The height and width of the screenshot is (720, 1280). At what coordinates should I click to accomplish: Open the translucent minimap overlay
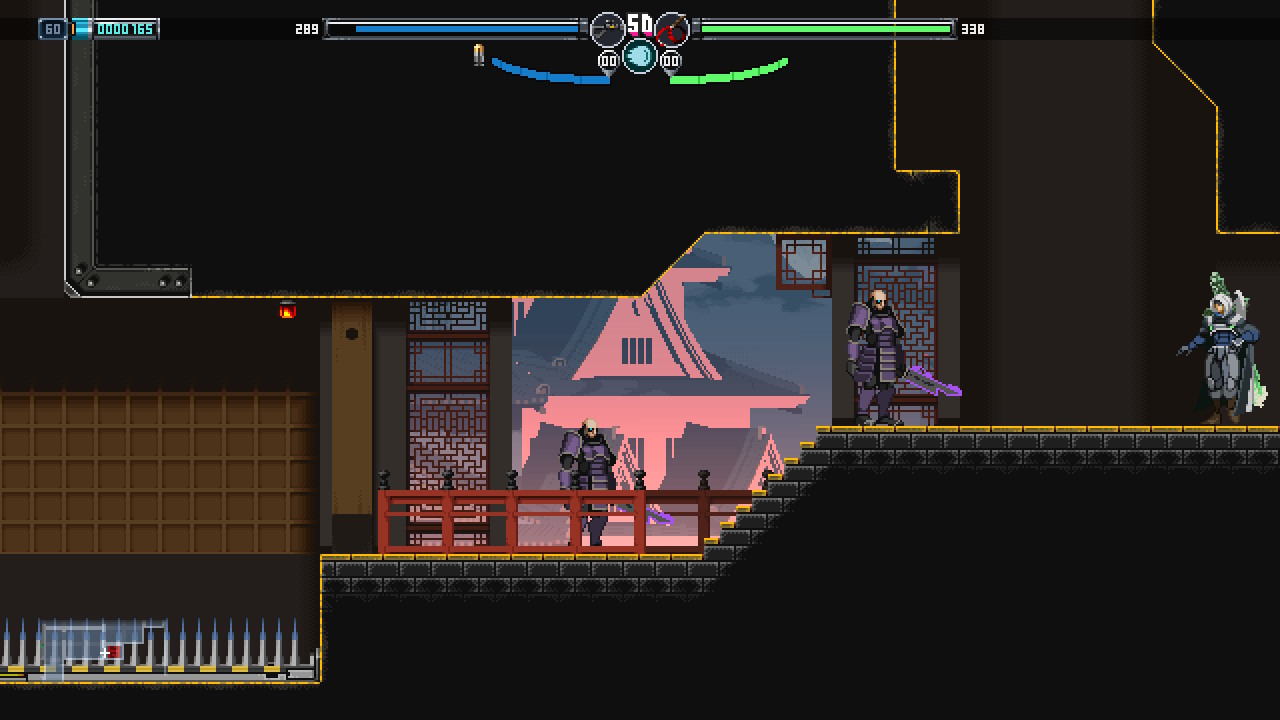pyautogui.click(x=104, y=647)
